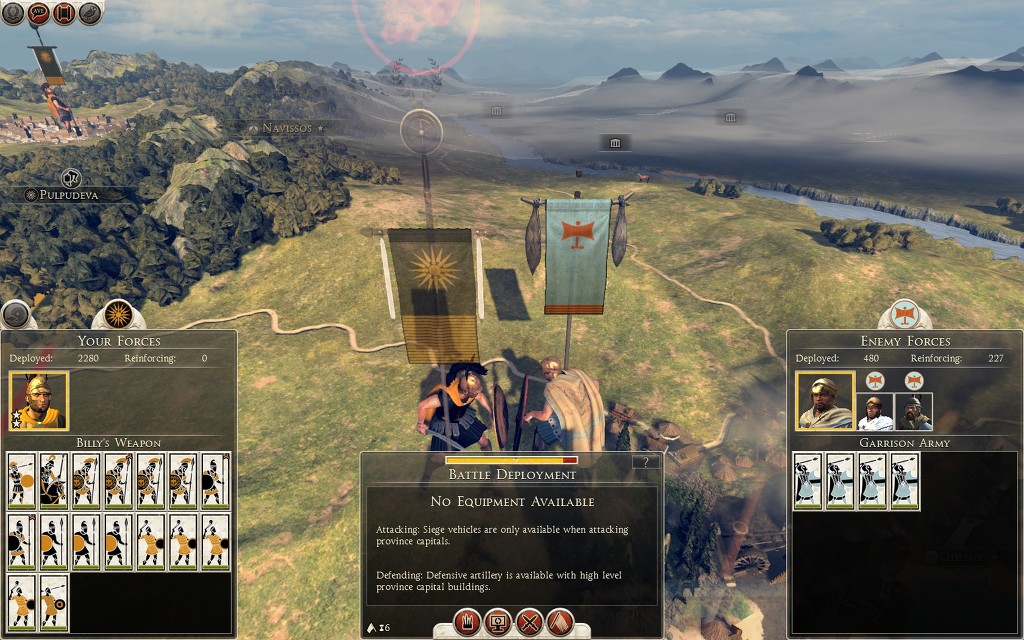This screenshot has height=640, width=1024.
Task: Open the AVE speech bubble chat icon
Action: pos(38,13)
